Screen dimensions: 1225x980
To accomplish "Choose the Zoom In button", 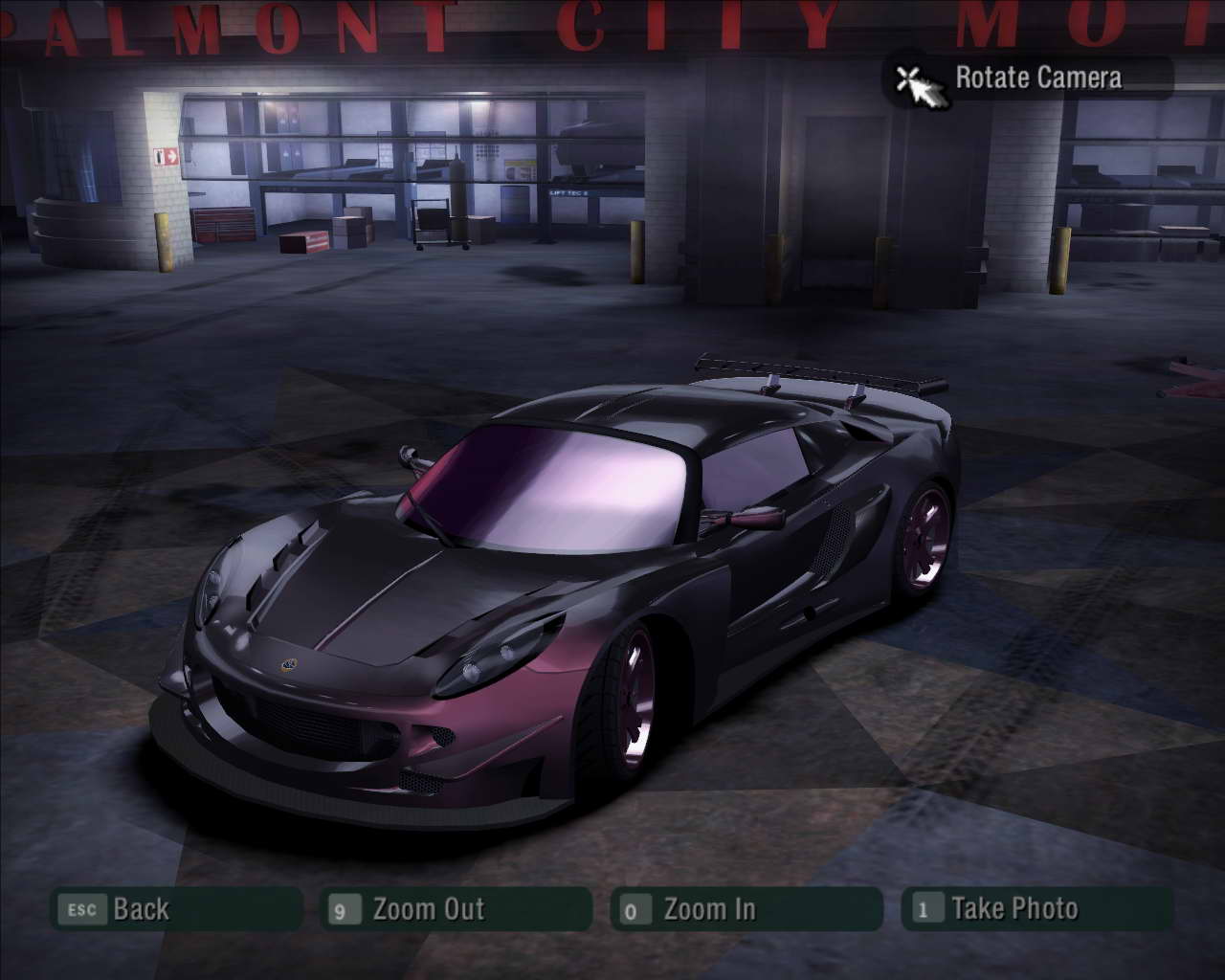I will point(746,909).
